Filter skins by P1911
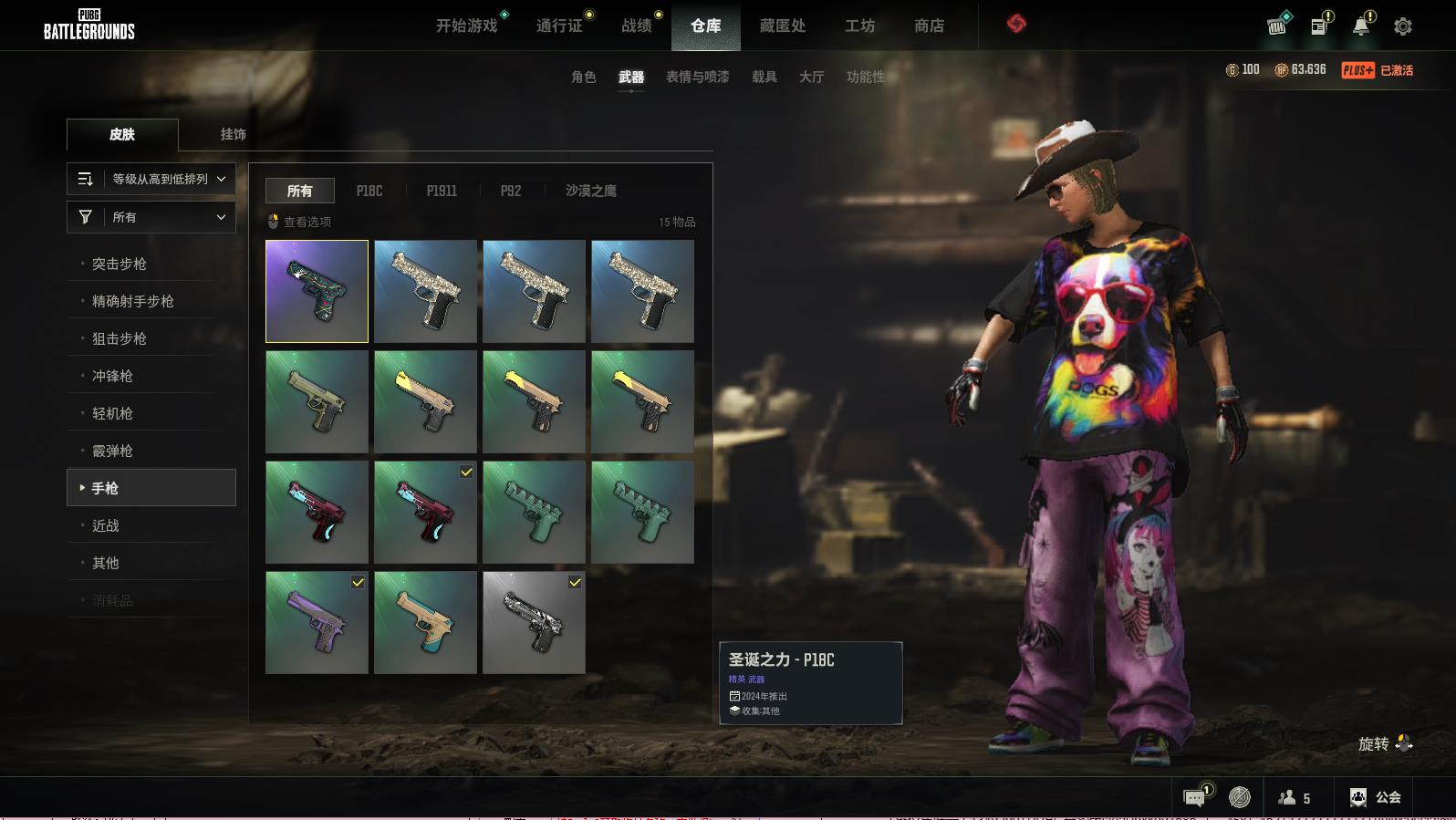1456x820 pixels. 442,191
